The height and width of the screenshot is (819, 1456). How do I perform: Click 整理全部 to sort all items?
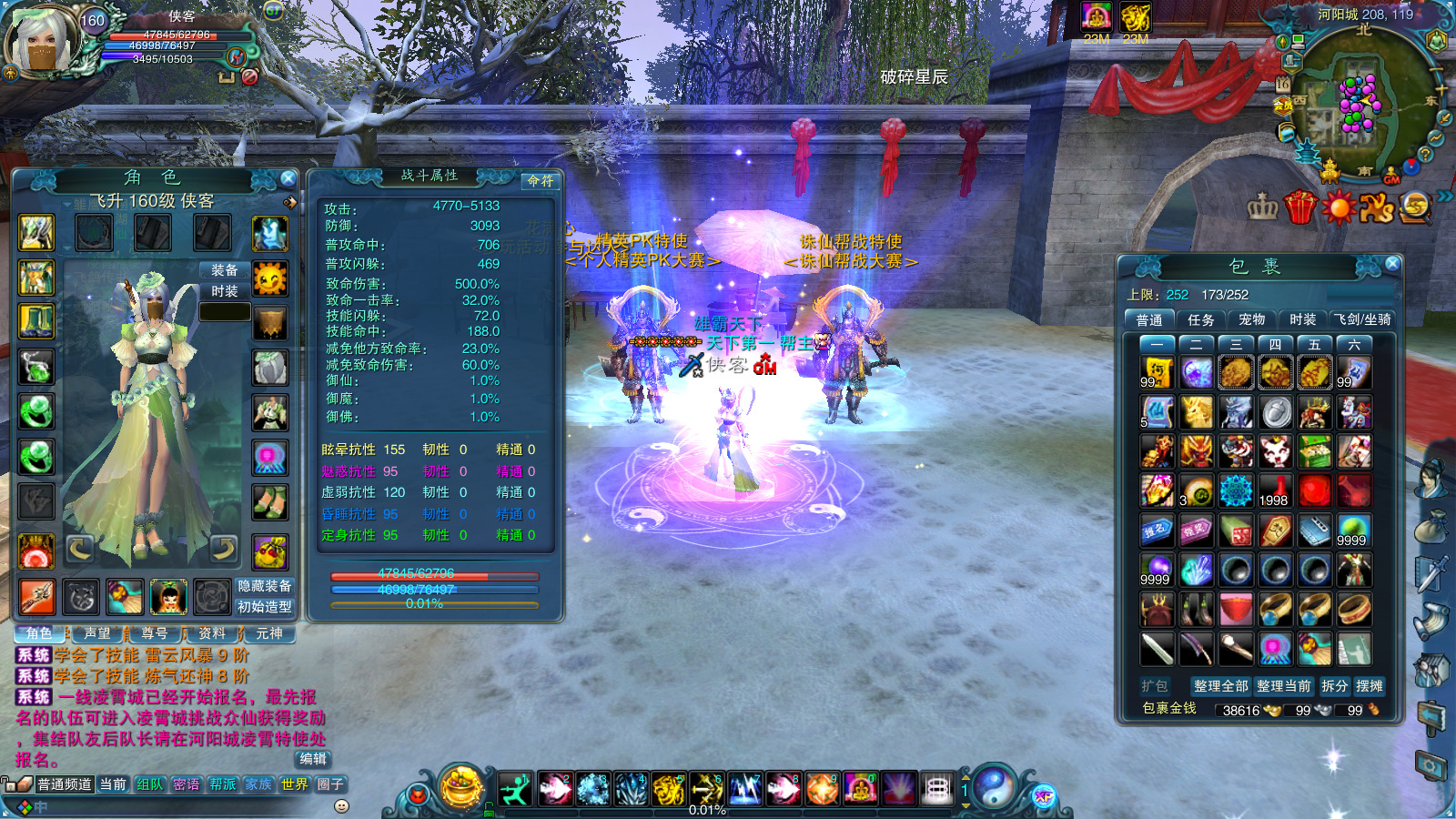click(1220, 686)
